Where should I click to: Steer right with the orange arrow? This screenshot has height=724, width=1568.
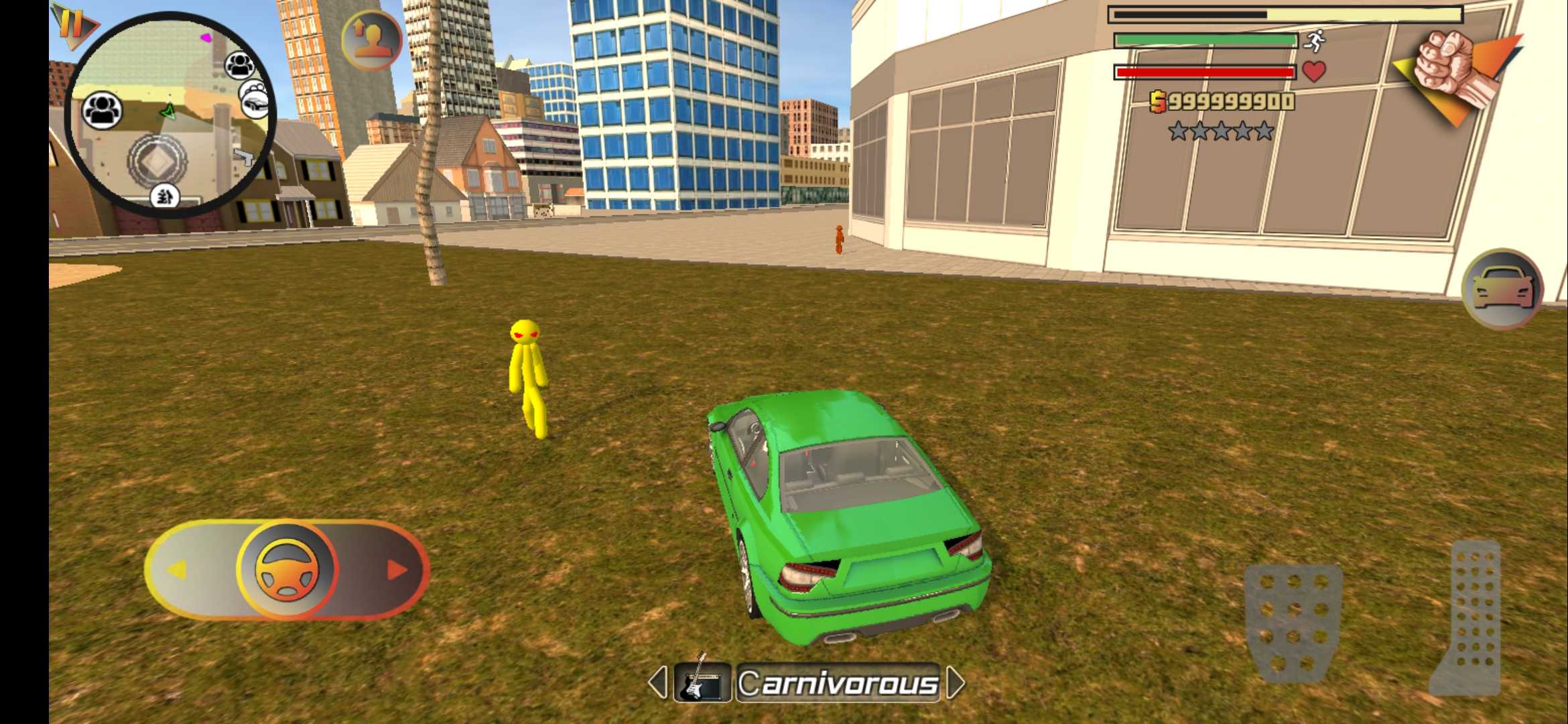click(x=397, y=570)
